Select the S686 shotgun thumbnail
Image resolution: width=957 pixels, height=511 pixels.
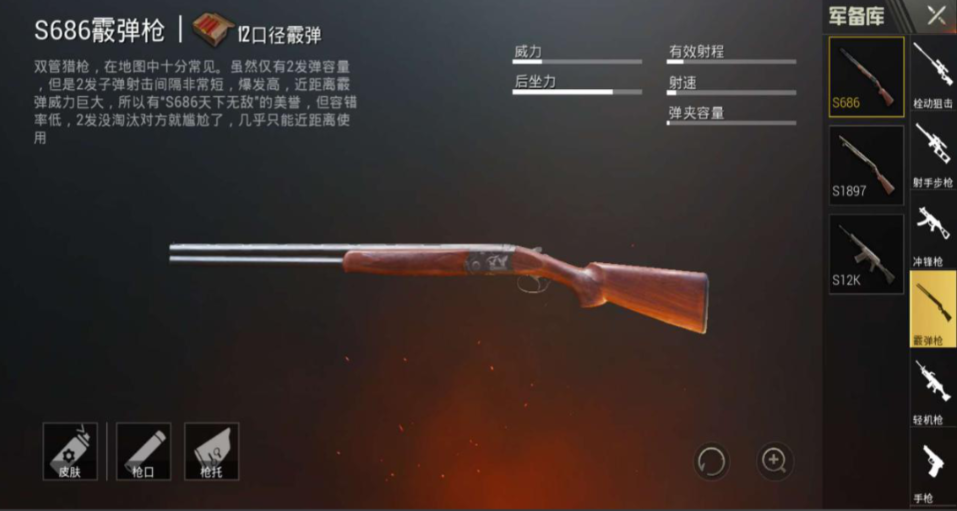(x=866, y=76)
